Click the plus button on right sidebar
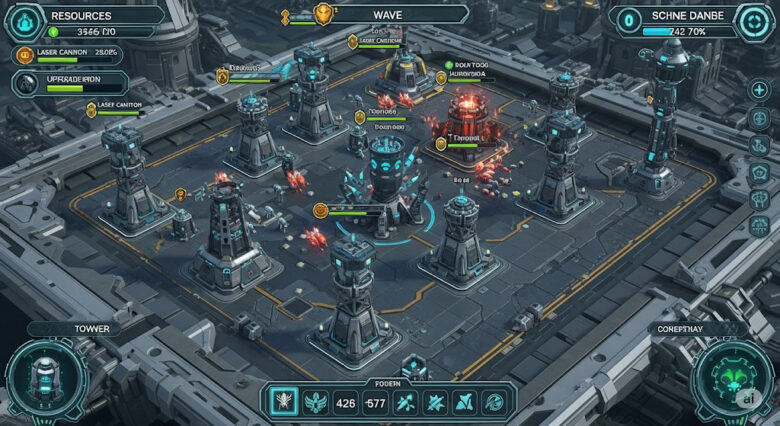Image resolution: width=780 pixels, height=426 pixels. (759, 90)
